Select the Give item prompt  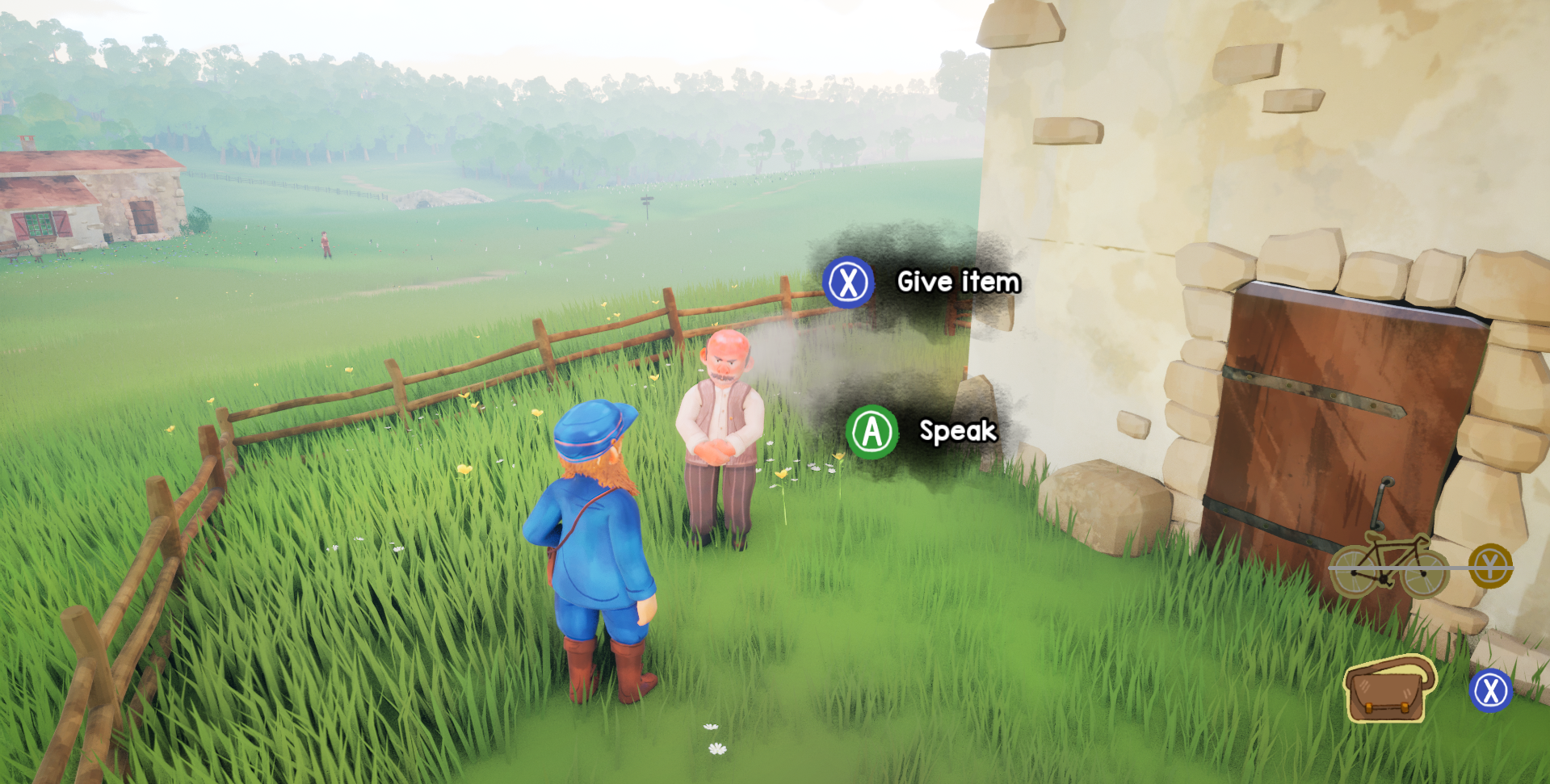click(958, 283)
